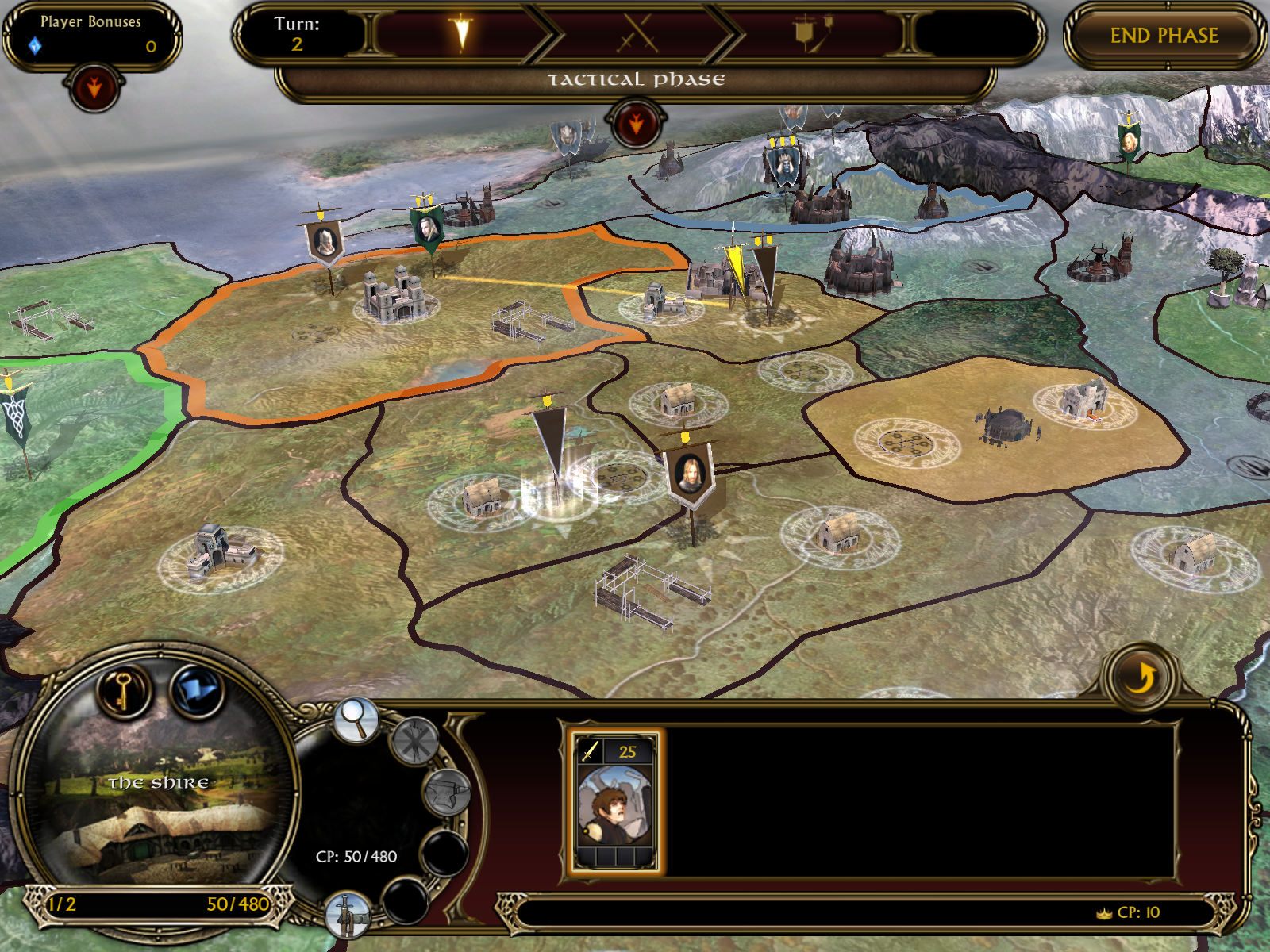The width and height of the screenshot is (1270, 952).
Task: Click the blue flag icon
Action: 197,691
